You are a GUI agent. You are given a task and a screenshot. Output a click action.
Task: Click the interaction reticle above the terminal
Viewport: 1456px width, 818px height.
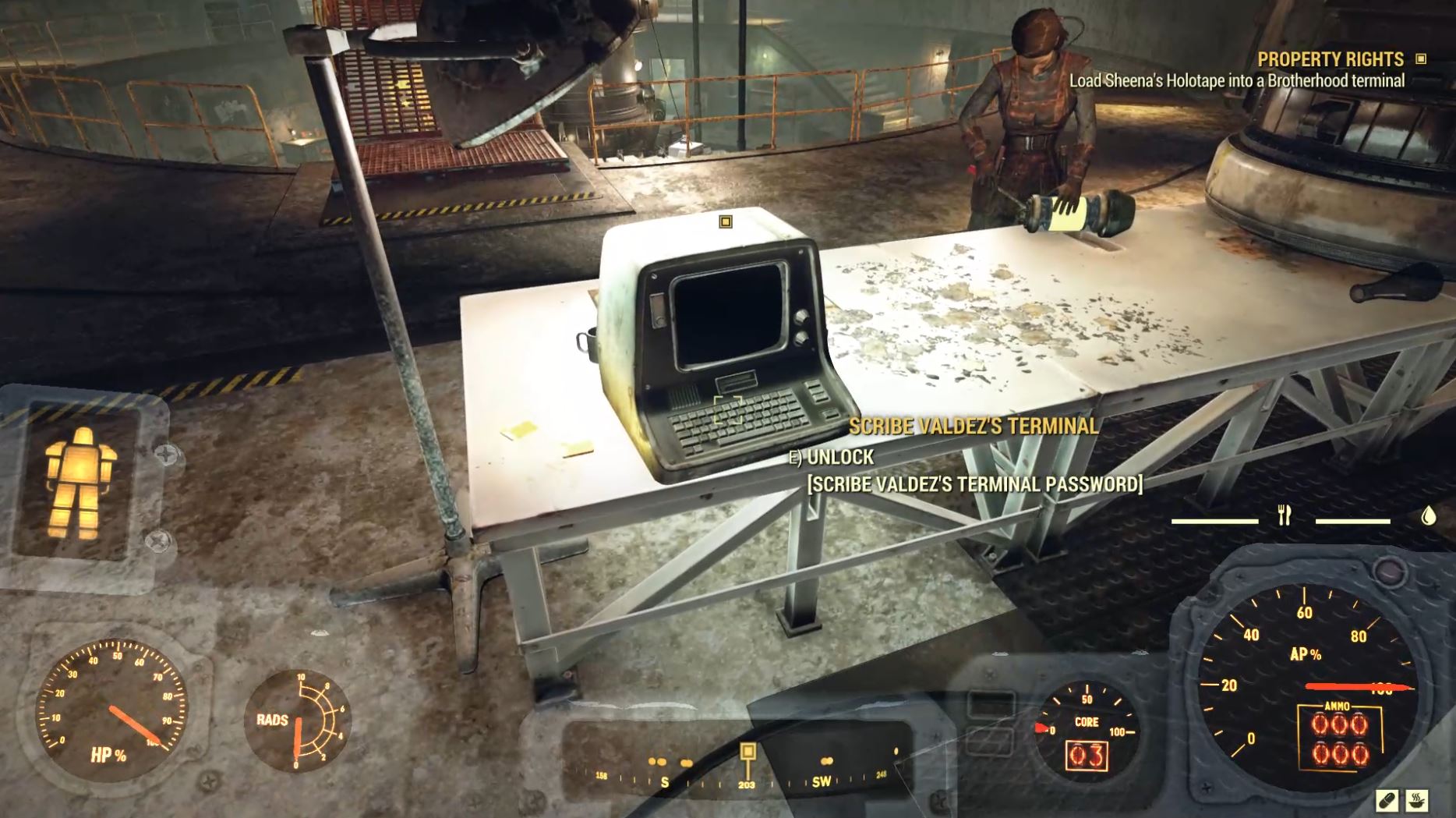click(x=726, y=222)
